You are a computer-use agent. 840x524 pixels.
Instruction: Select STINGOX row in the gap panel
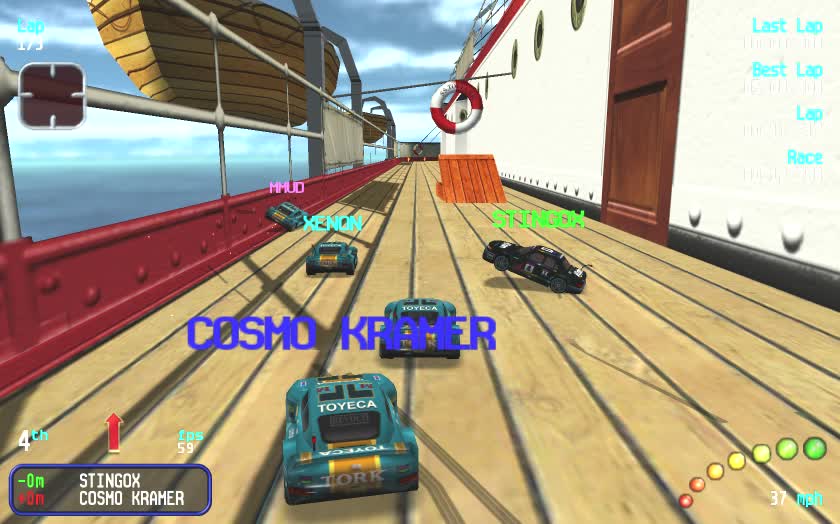pos(110,481)
